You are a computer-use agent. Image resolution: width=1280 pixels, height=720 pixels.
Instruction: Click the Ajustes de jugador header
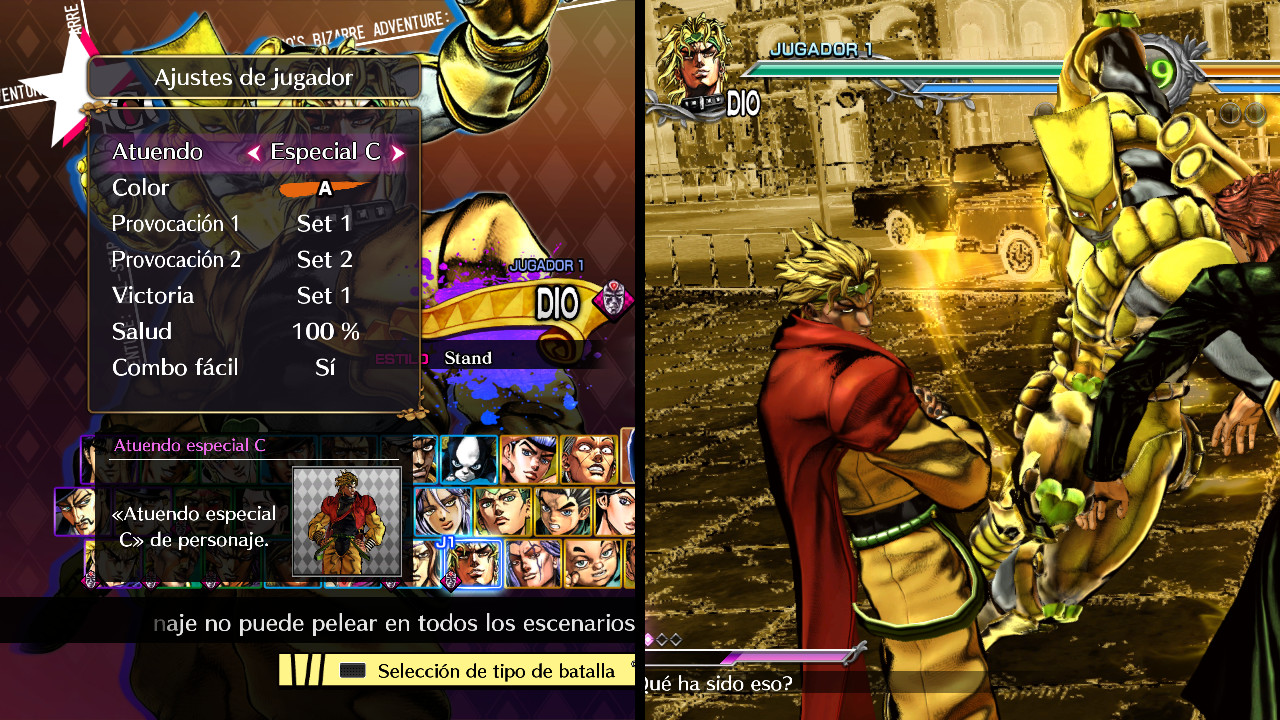(253, 77)
